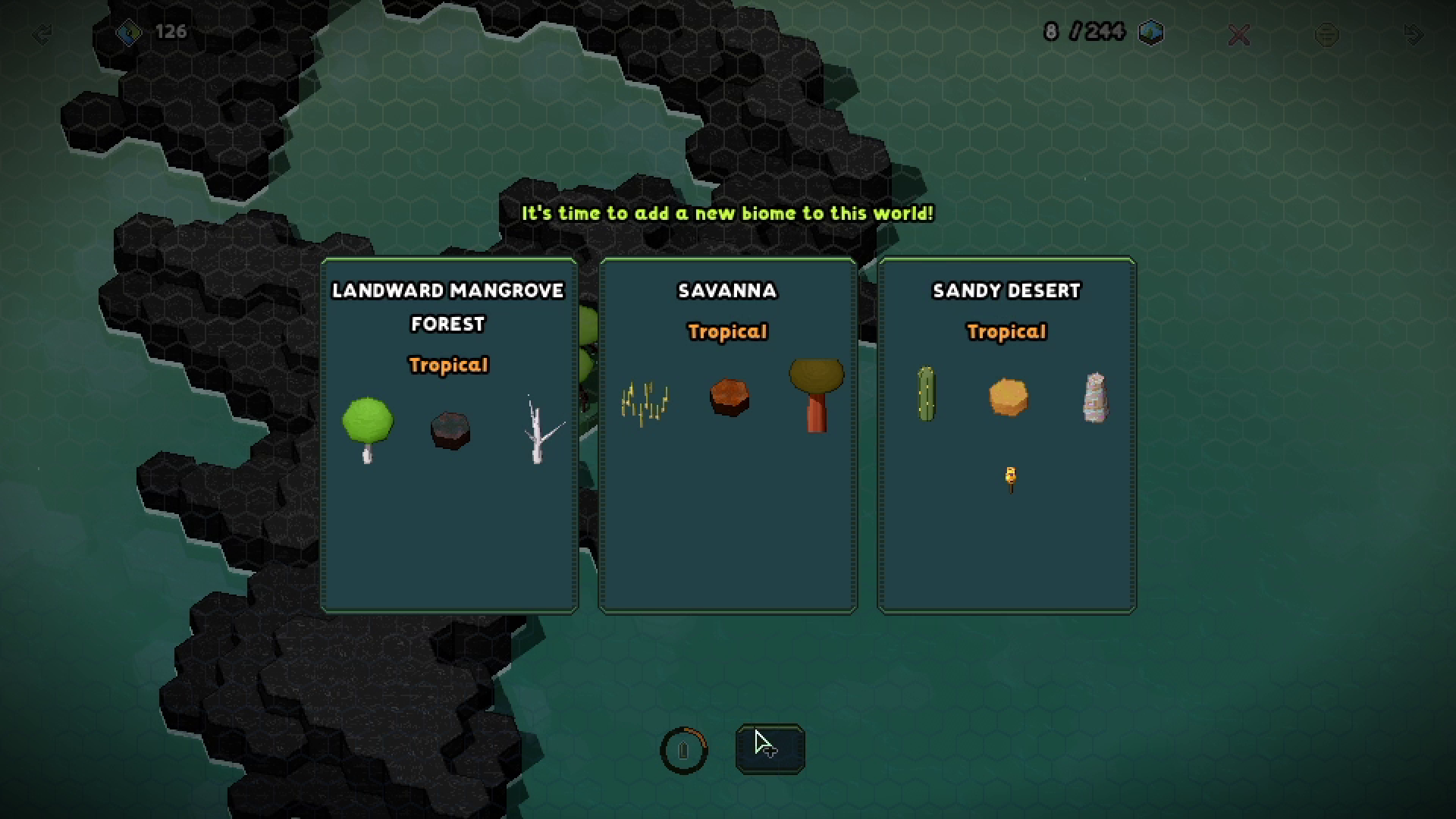Select the Savanna biome card
The height and width of the screenshot is (819, 1456).
pyautogui.click(x=727, y=435)
